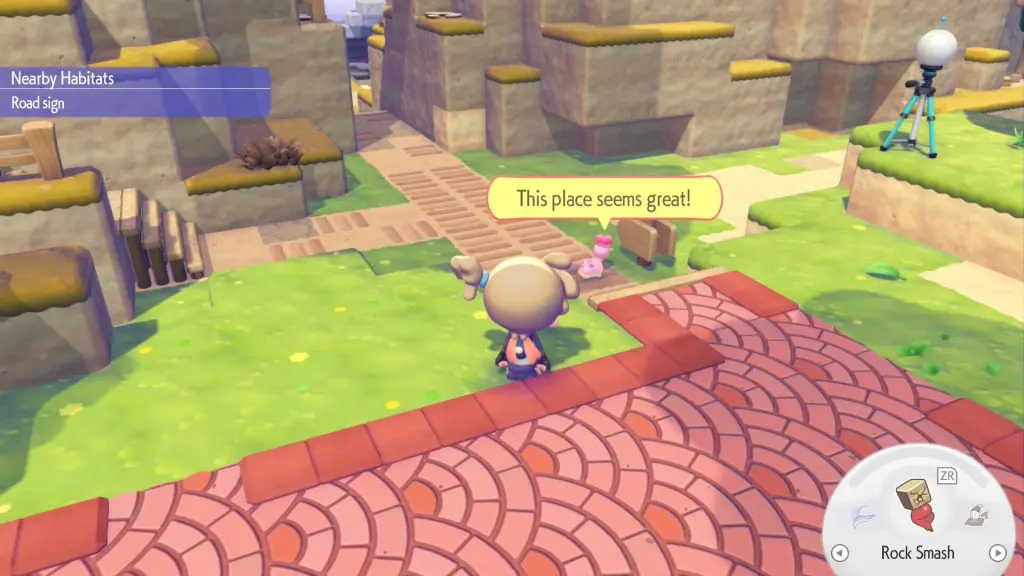Cycle to the next move with right arrow

pos(996,553)
